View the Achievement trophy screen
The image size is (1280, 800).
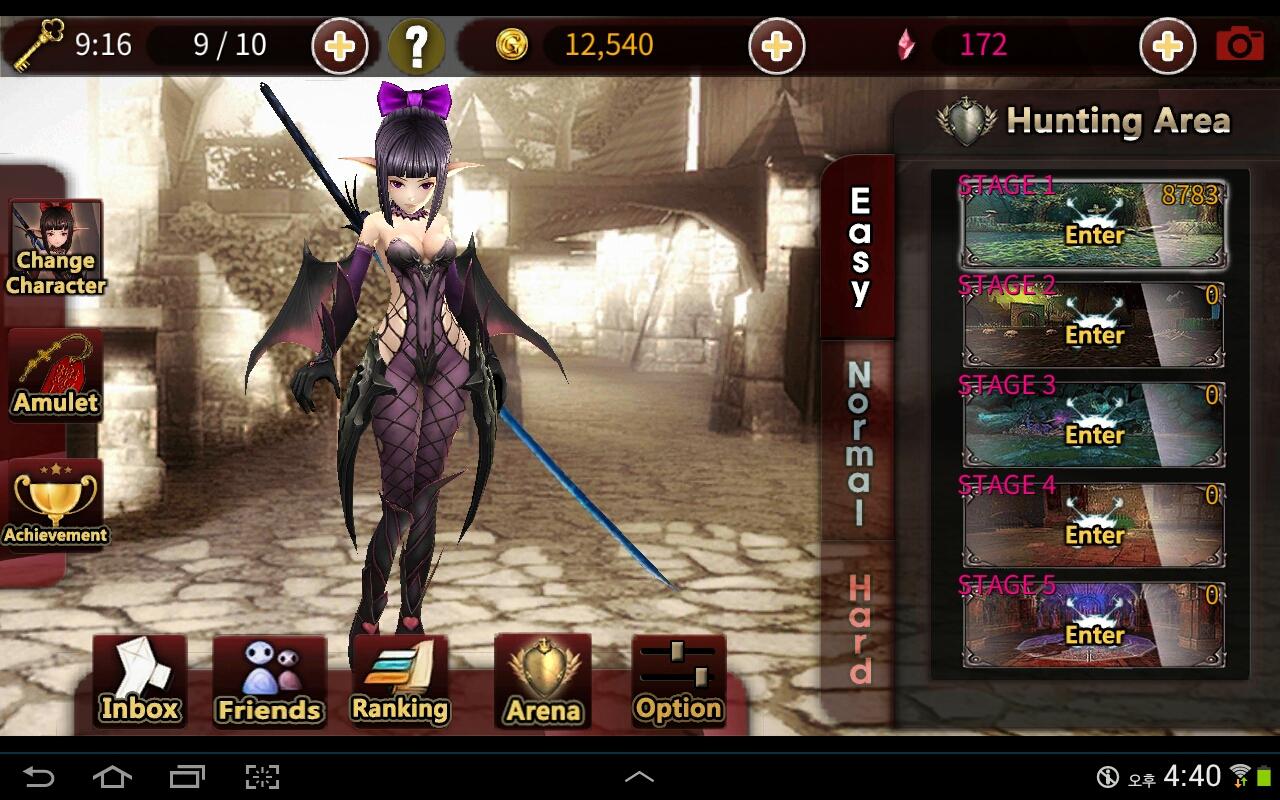click(56, 505)
